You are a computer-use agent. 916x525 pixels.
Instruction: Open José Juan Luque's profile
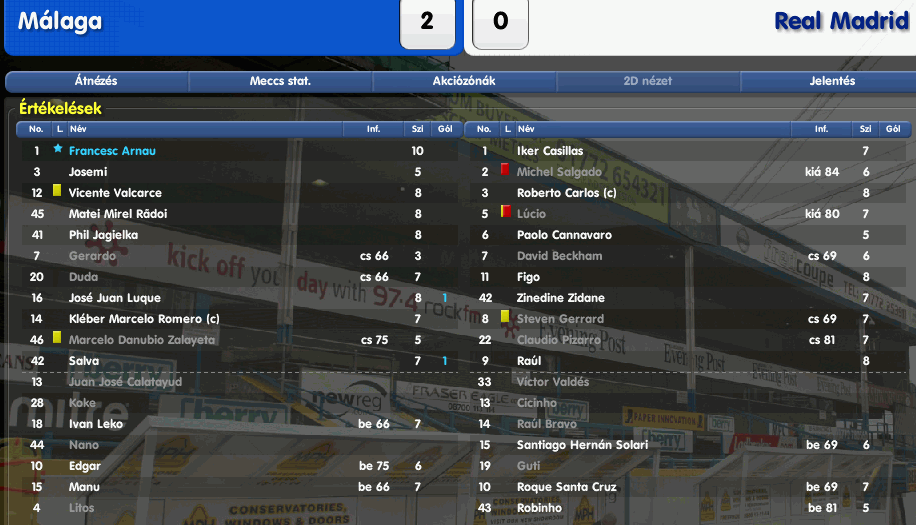(x=114, y=298)
